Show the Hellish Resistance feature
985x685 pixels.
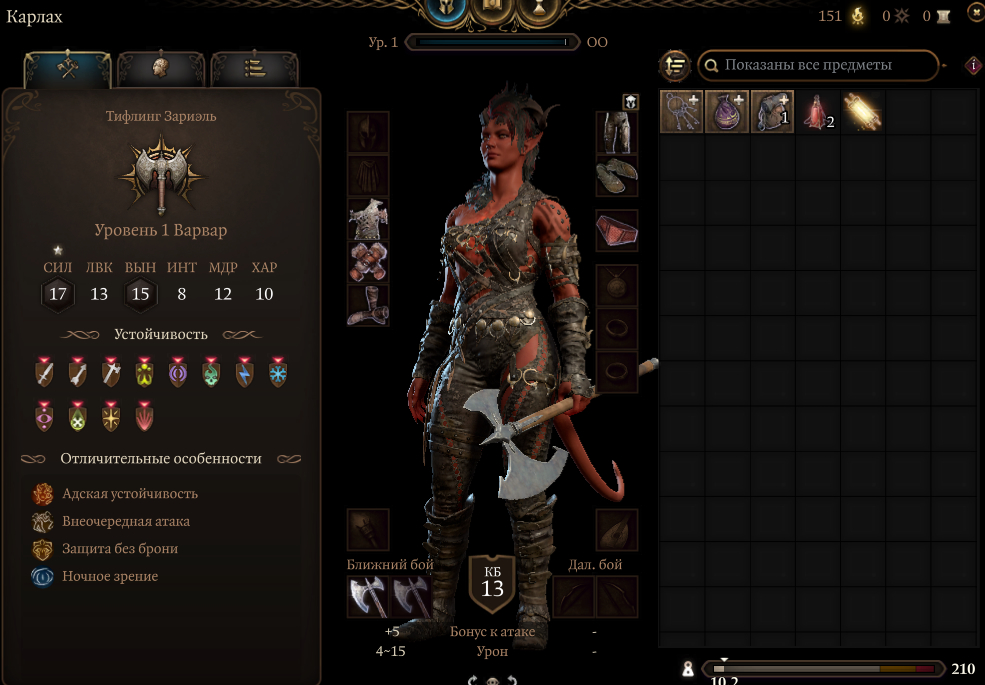[x=129, y=494]
